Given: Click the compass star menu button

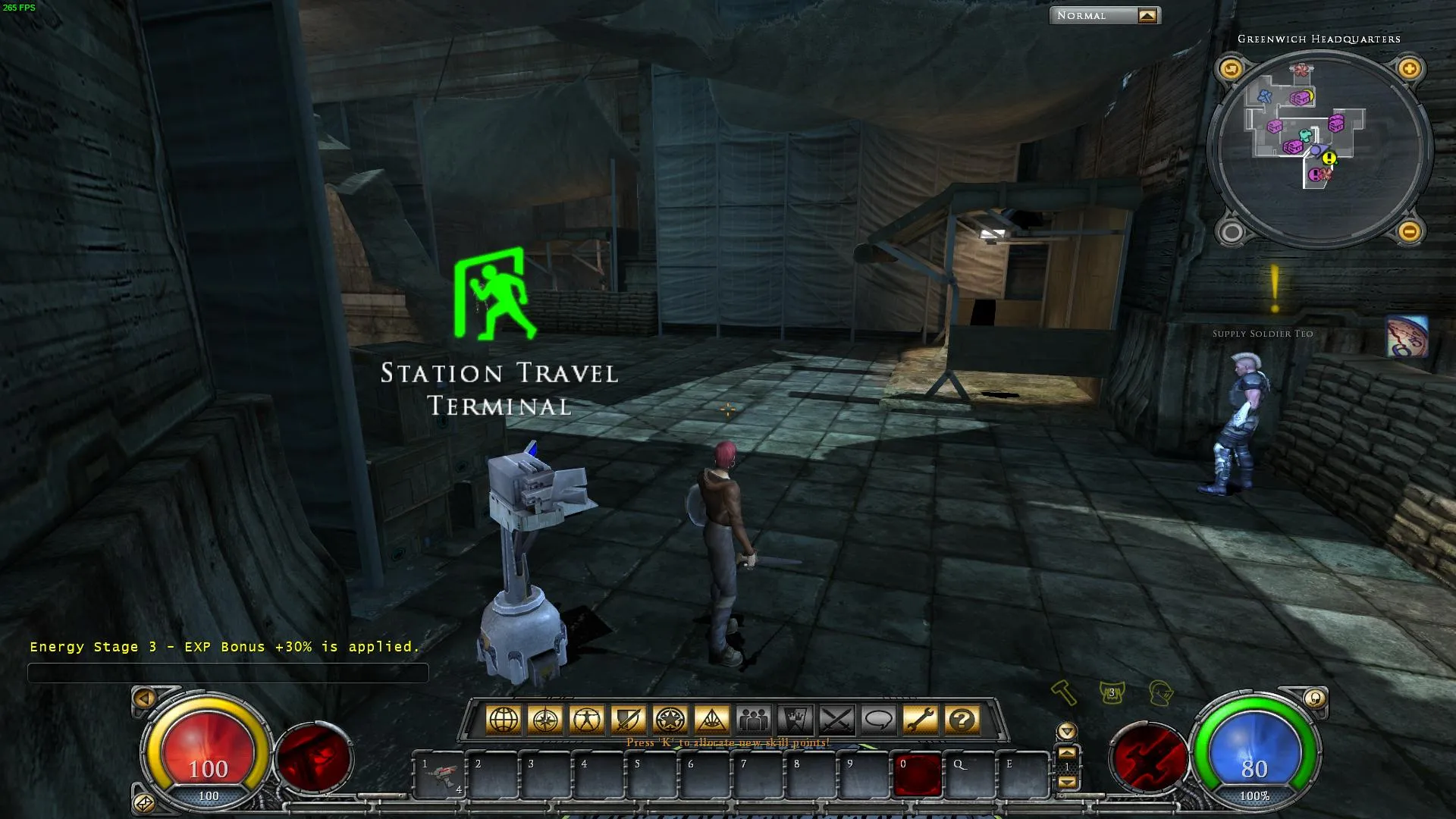Looking at the screenshot, I should coord(545,720).
